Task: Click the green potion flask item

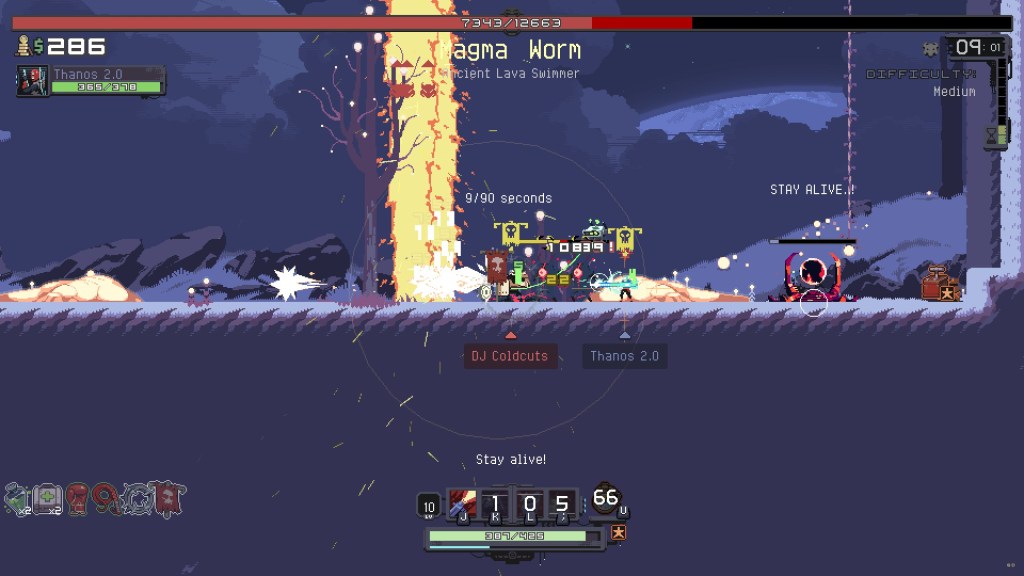Action: [x=18, y=496]
